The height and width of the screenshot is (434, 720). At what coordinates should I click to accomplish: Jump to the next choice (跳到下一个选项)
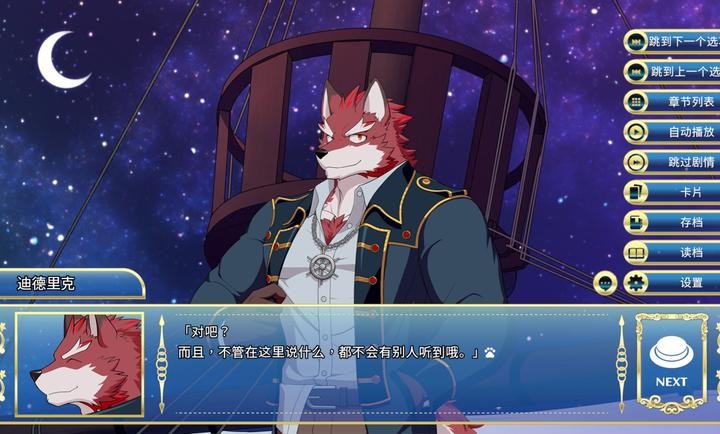click(673, 41)
